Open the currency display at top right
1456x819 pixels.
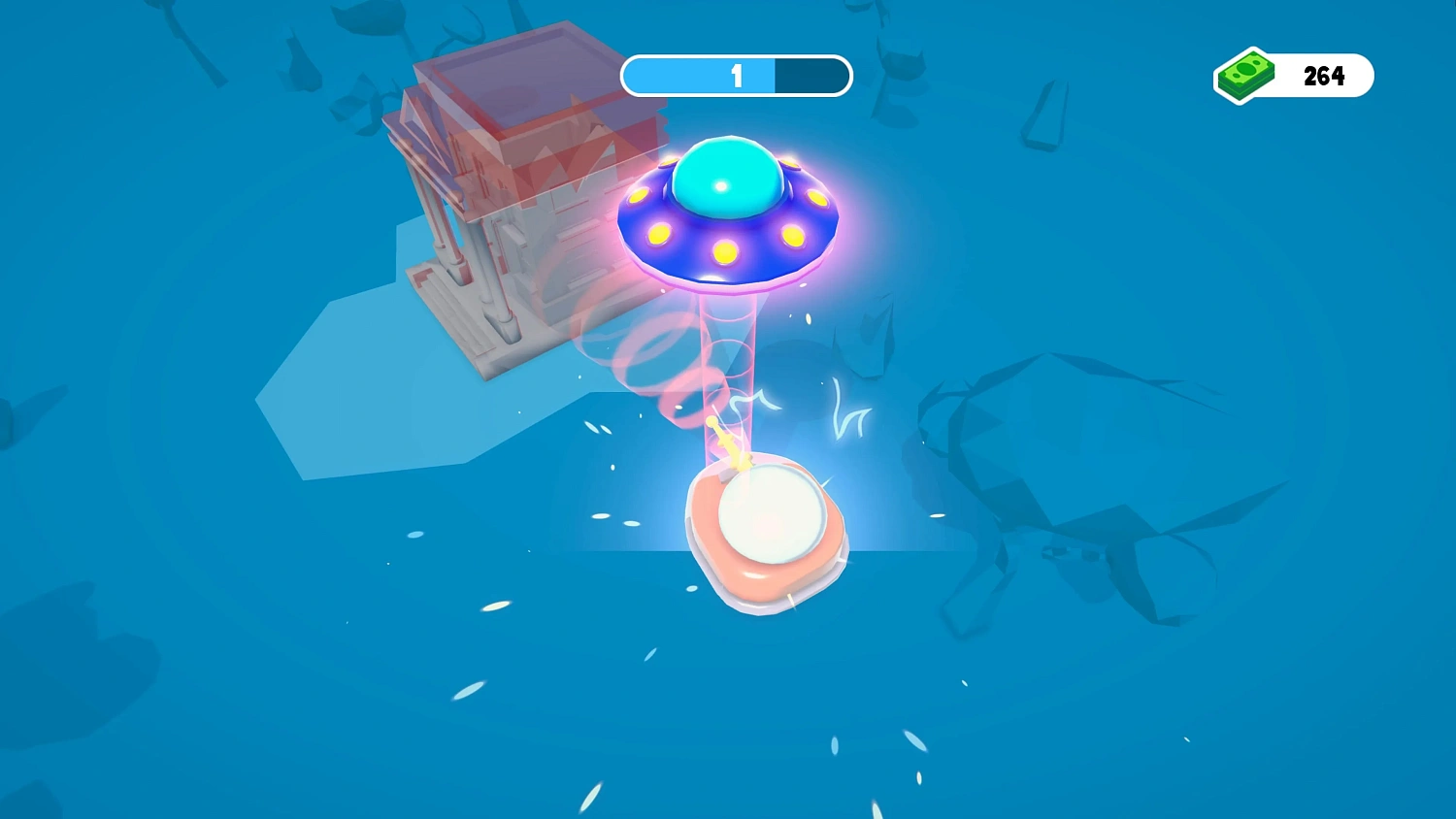tap(1293, 76)
